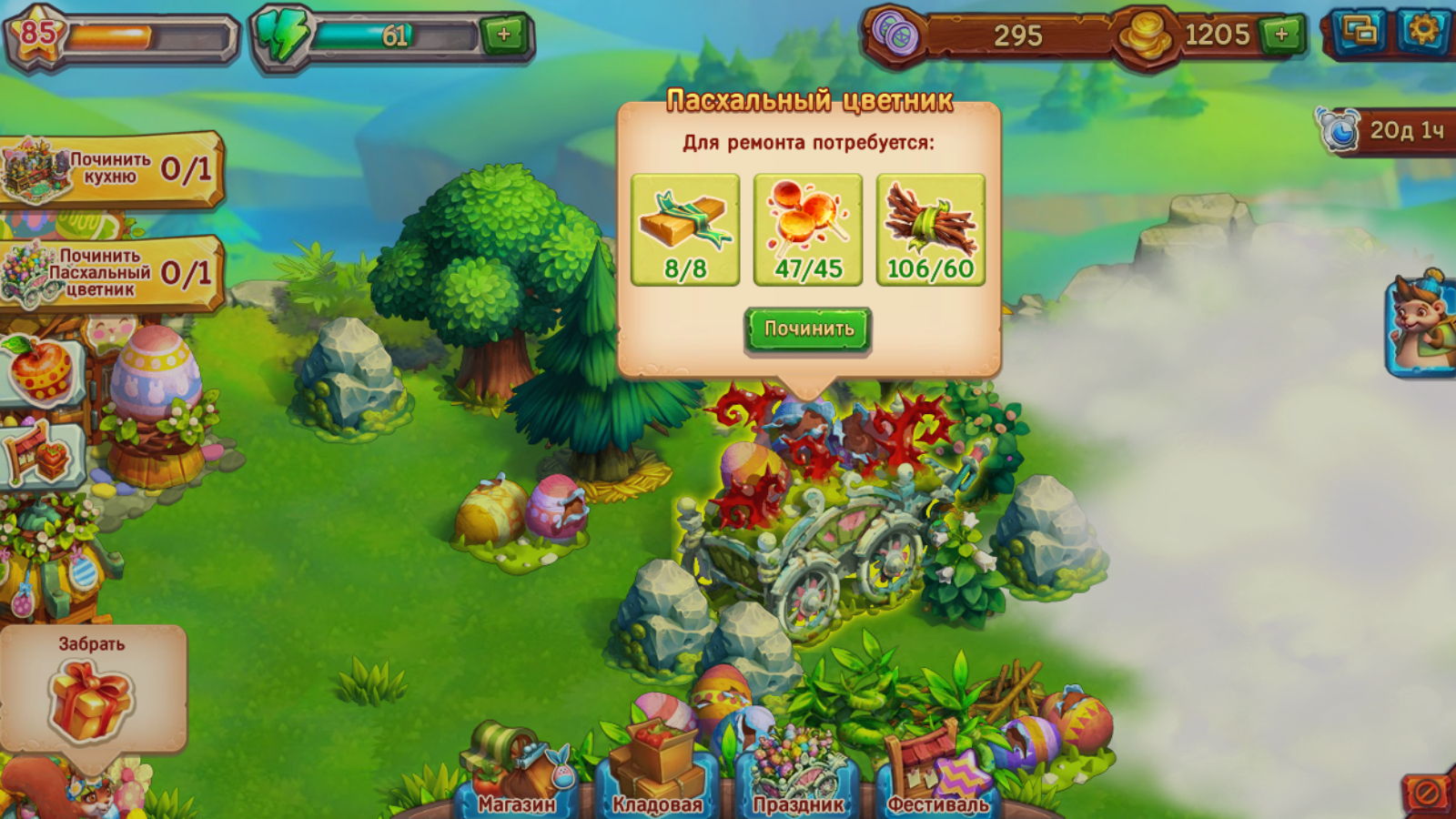The width and height of the screenshot is (1456, 819).
Task: Add more energy with the plus button
Action: tap(504, 35)
